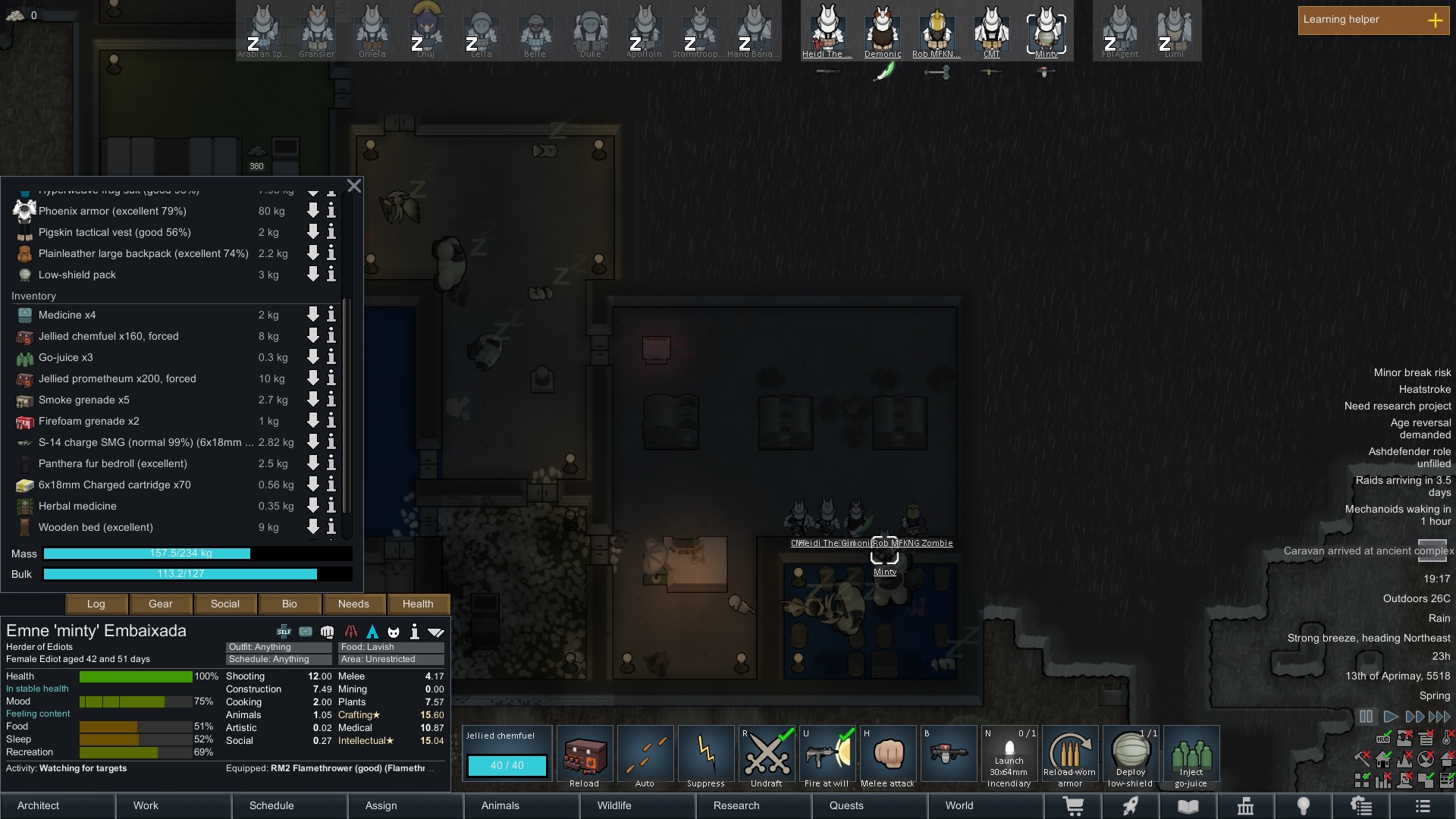1456x819 pixels.
Task: Expand the Learning helper panel
Action: [x=1435, y=20]
